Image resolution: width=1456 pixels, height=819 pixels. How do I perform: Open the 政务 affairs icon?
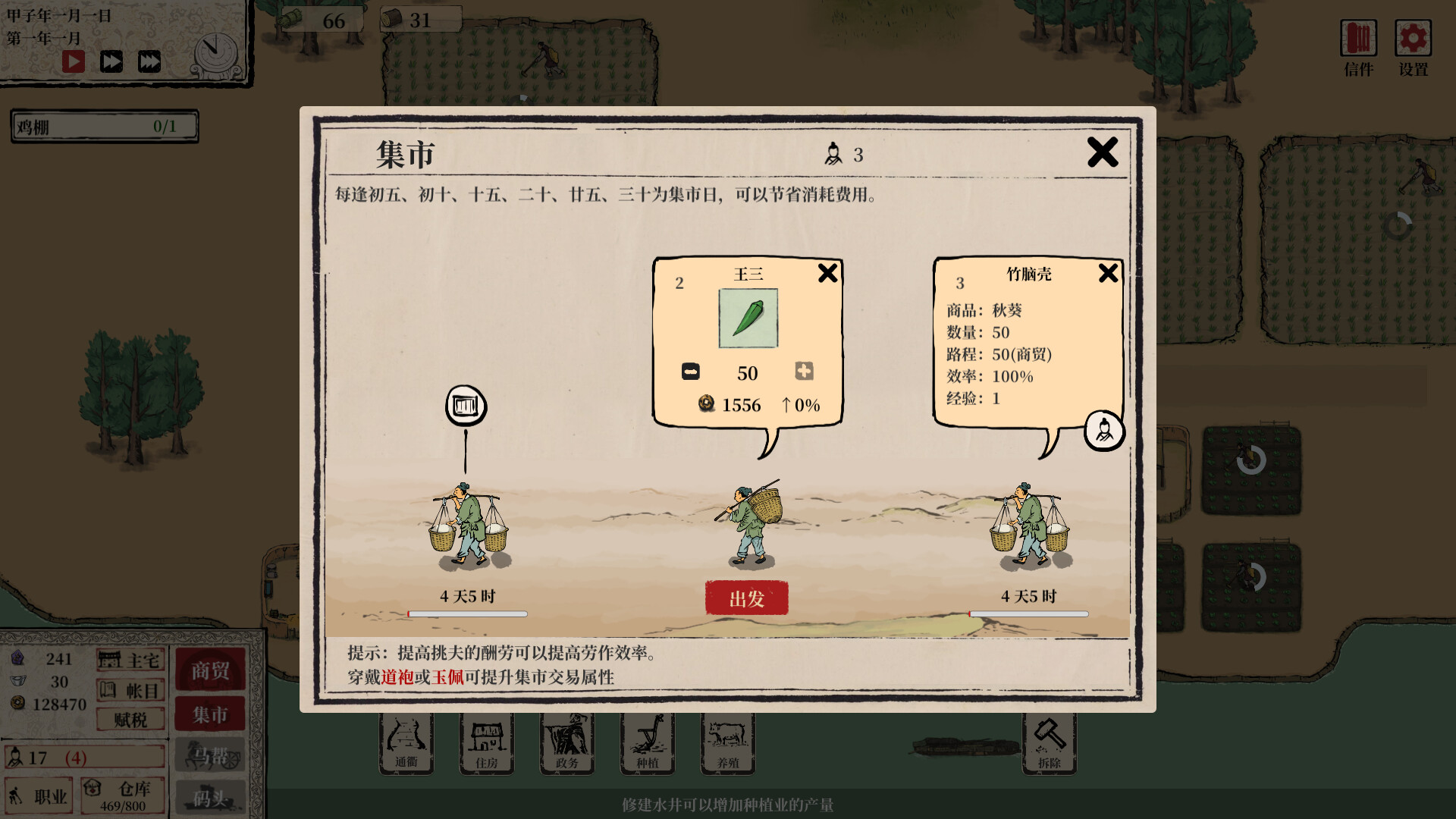pyautogui.click(x=566, y=742)
